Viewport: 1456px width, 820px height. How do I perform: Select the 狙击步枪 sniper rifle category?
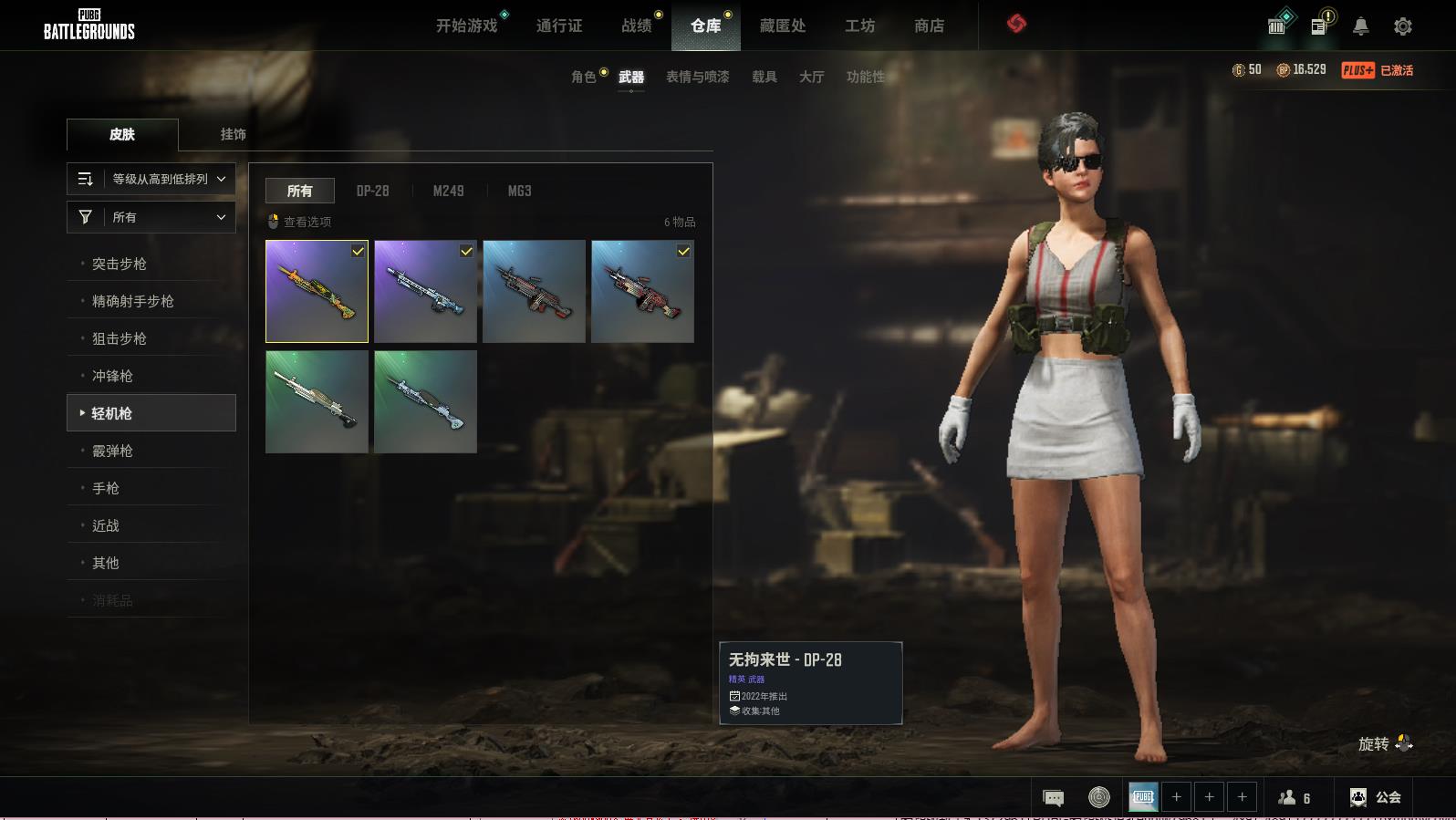click(120, 338)
